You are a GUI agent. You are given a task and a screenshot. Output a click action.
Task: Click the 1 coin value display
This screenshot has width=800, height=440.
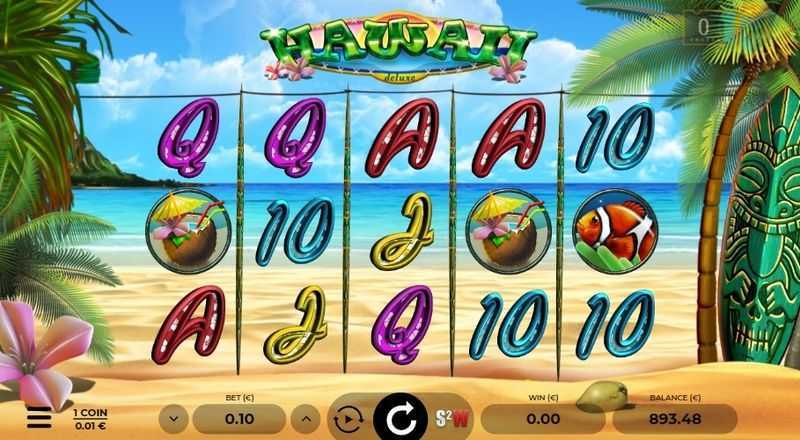point(90,417)
